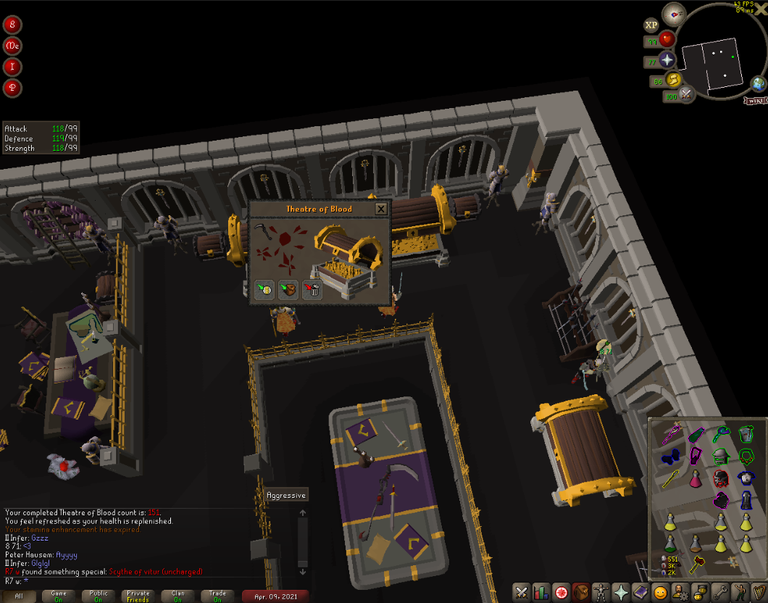Open the harp music tab

pyautogui.click(x=759, y=592)
